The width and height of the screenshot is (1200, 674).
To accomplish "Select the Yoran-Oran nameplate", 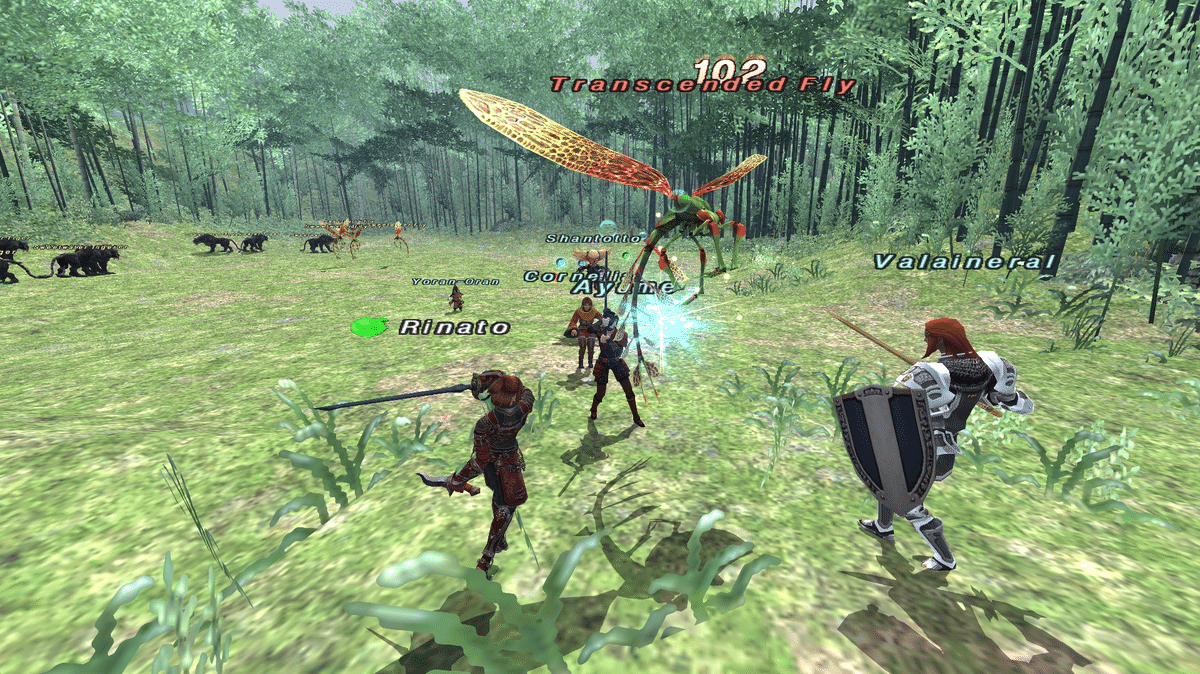I will point(455,282).
